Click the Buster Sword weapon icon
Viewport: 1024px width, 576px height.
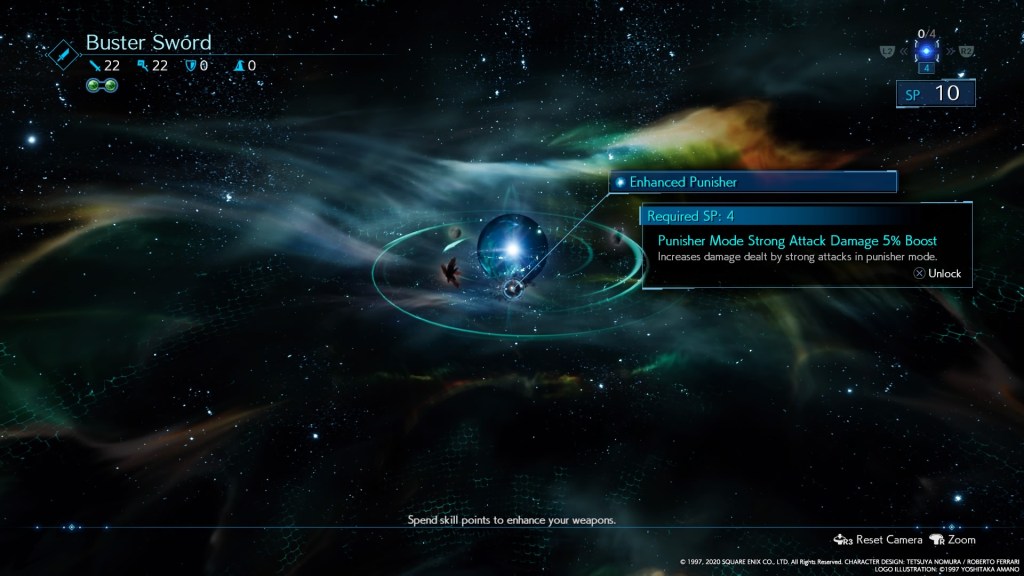[64, 53]
